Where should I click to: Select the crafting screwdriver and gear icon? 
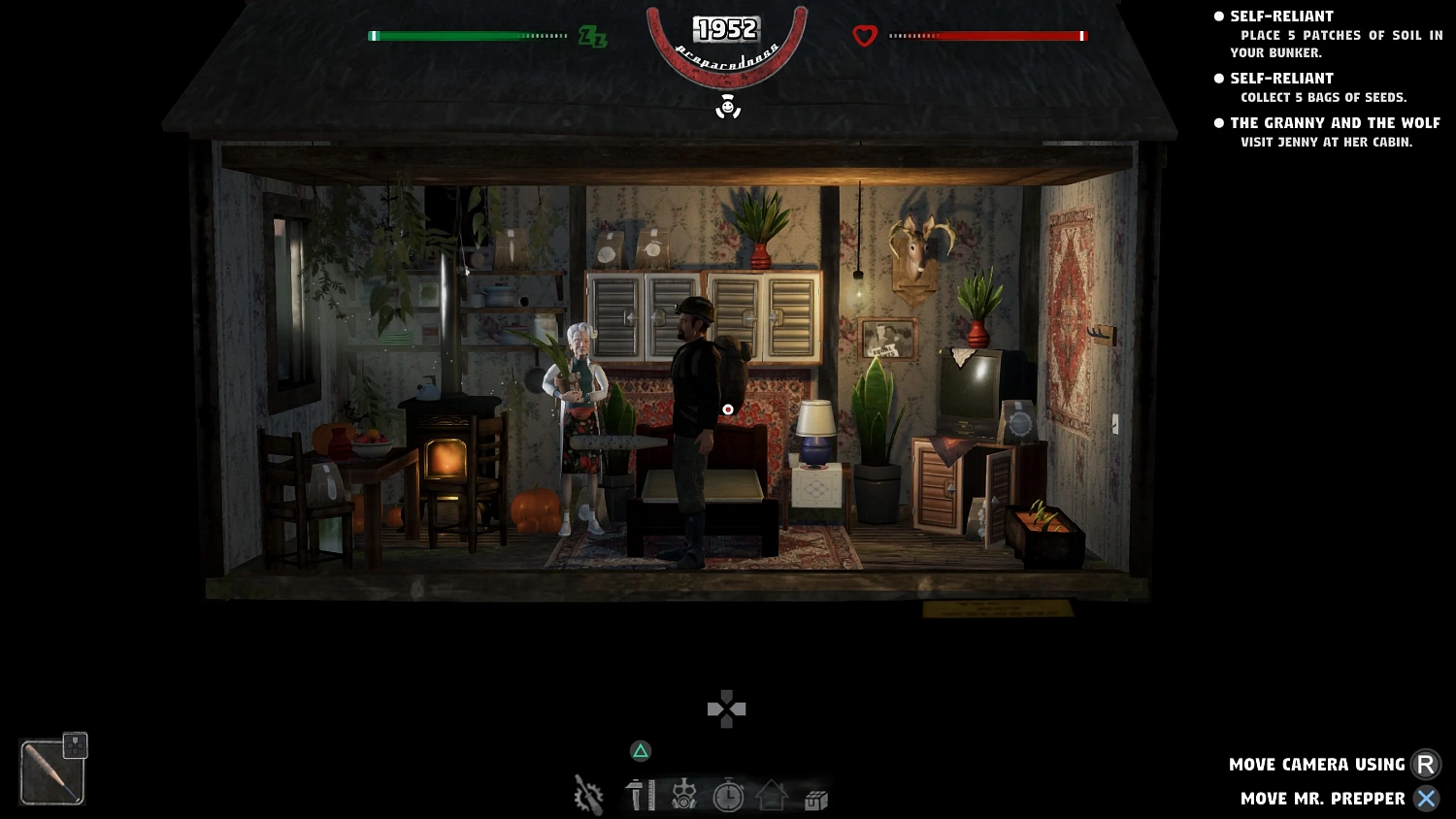(588, 796)
